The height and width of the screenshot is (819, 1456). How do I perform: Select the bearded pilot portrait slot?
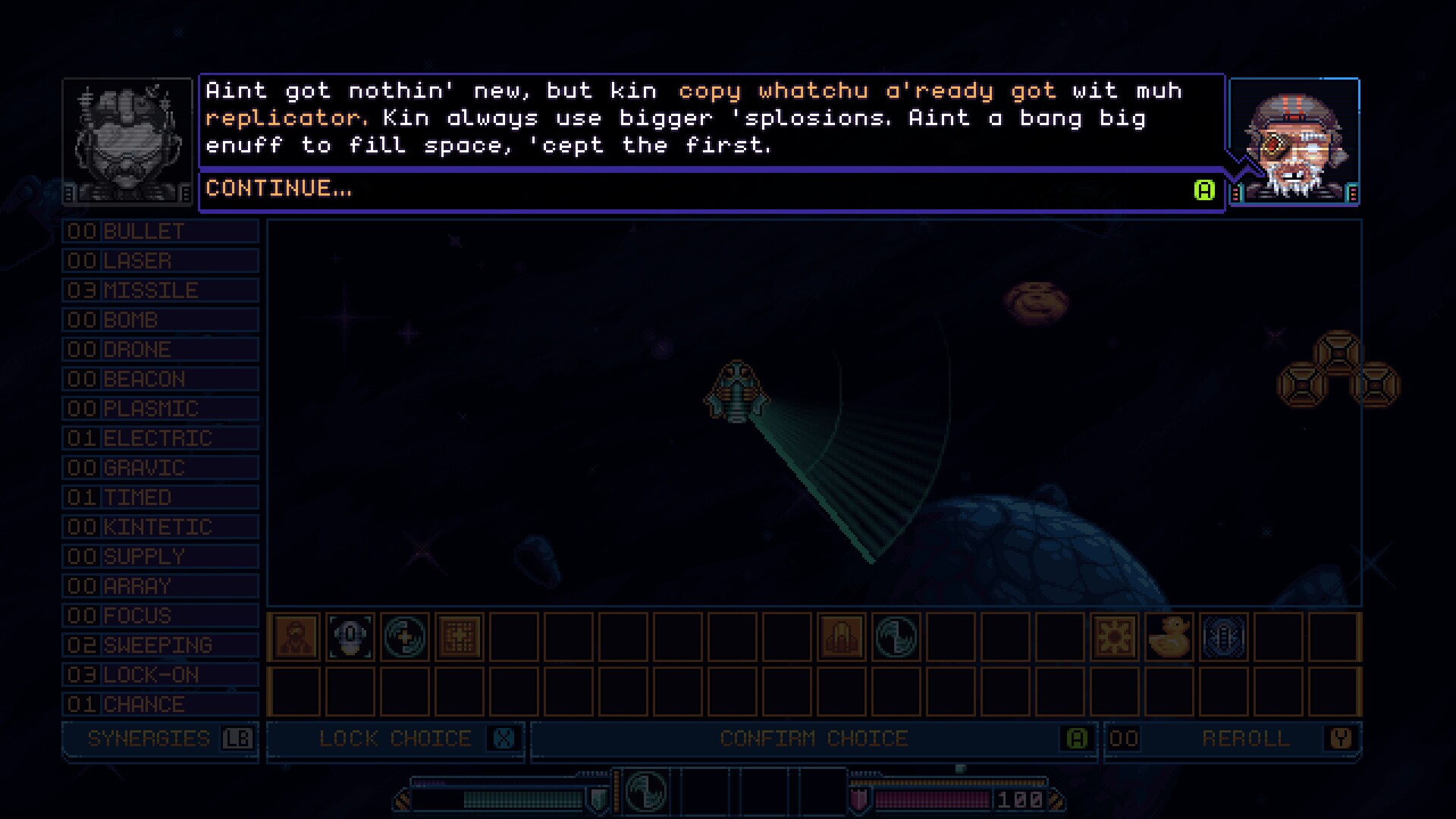point(296,636)
